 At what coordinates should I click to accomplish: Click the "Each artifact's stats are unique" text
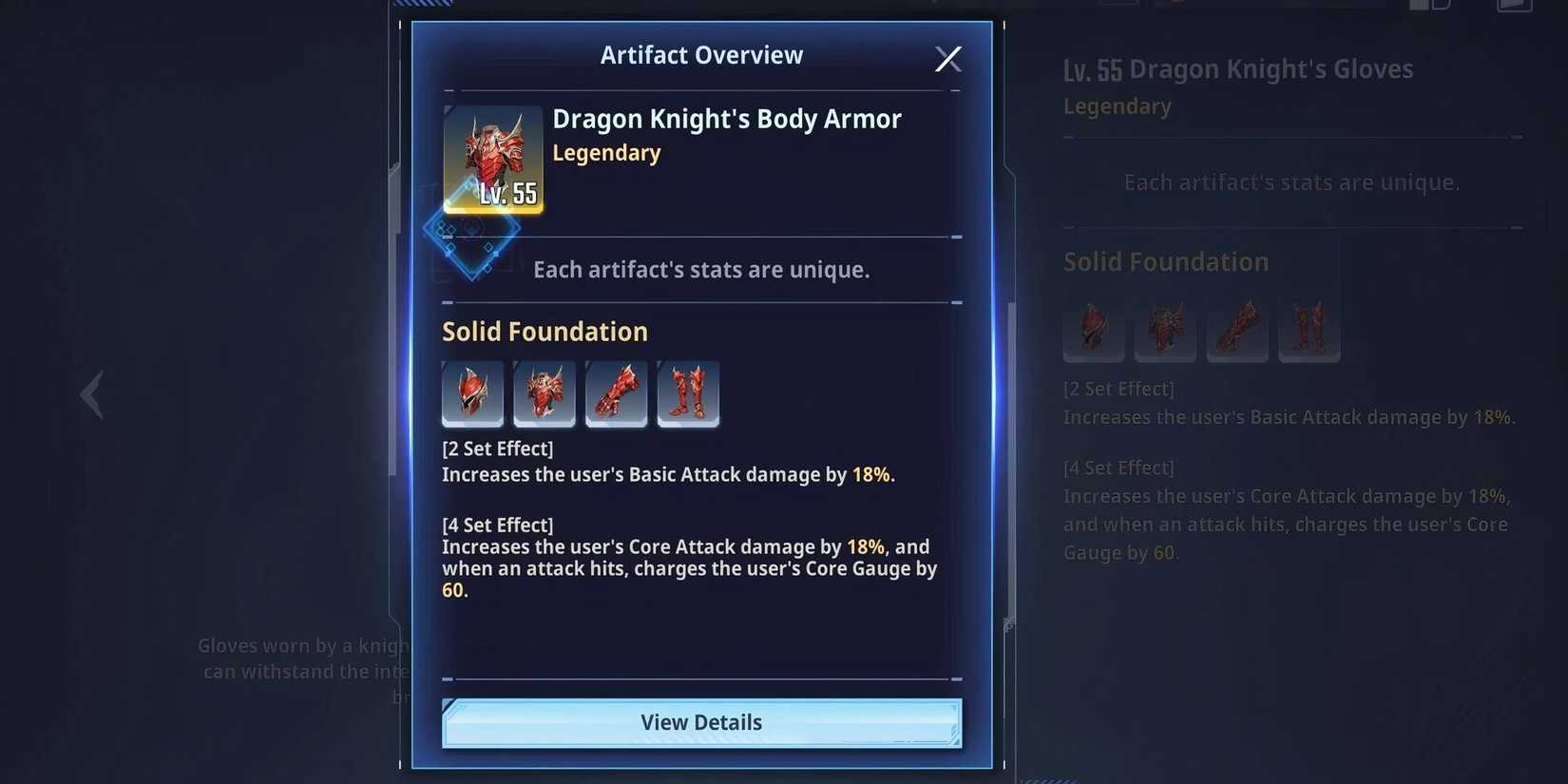coord(701,269)
